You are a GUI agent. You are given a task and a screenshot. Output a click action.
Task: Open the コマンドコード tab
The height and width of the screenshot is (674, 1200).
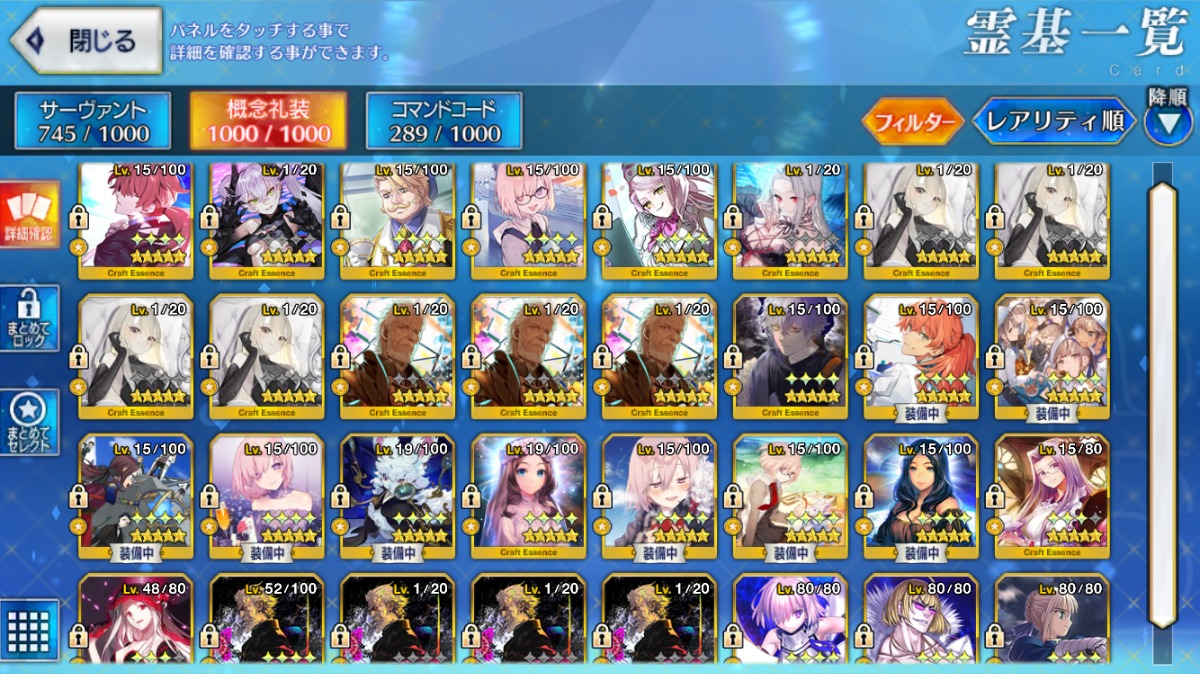pos(444,121)
